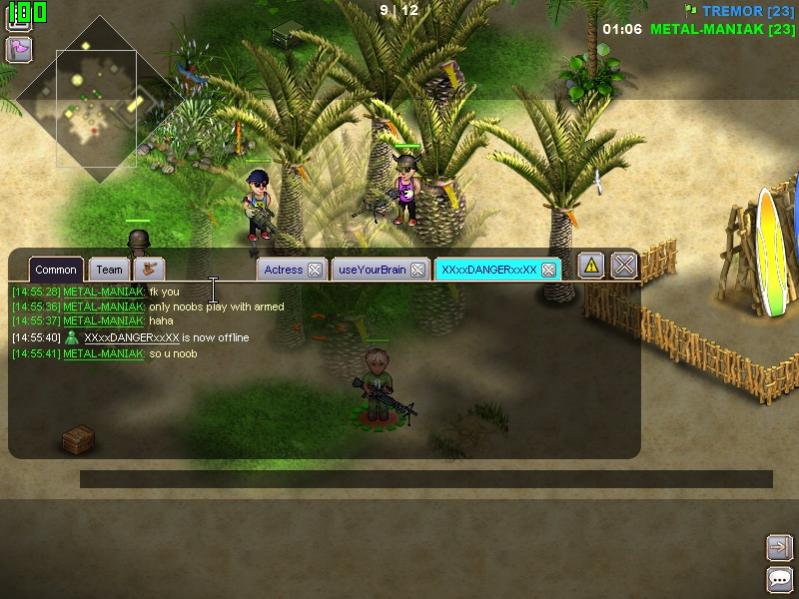Click the pink flag icon button
The image size is (799, 599).
(19, 48)
